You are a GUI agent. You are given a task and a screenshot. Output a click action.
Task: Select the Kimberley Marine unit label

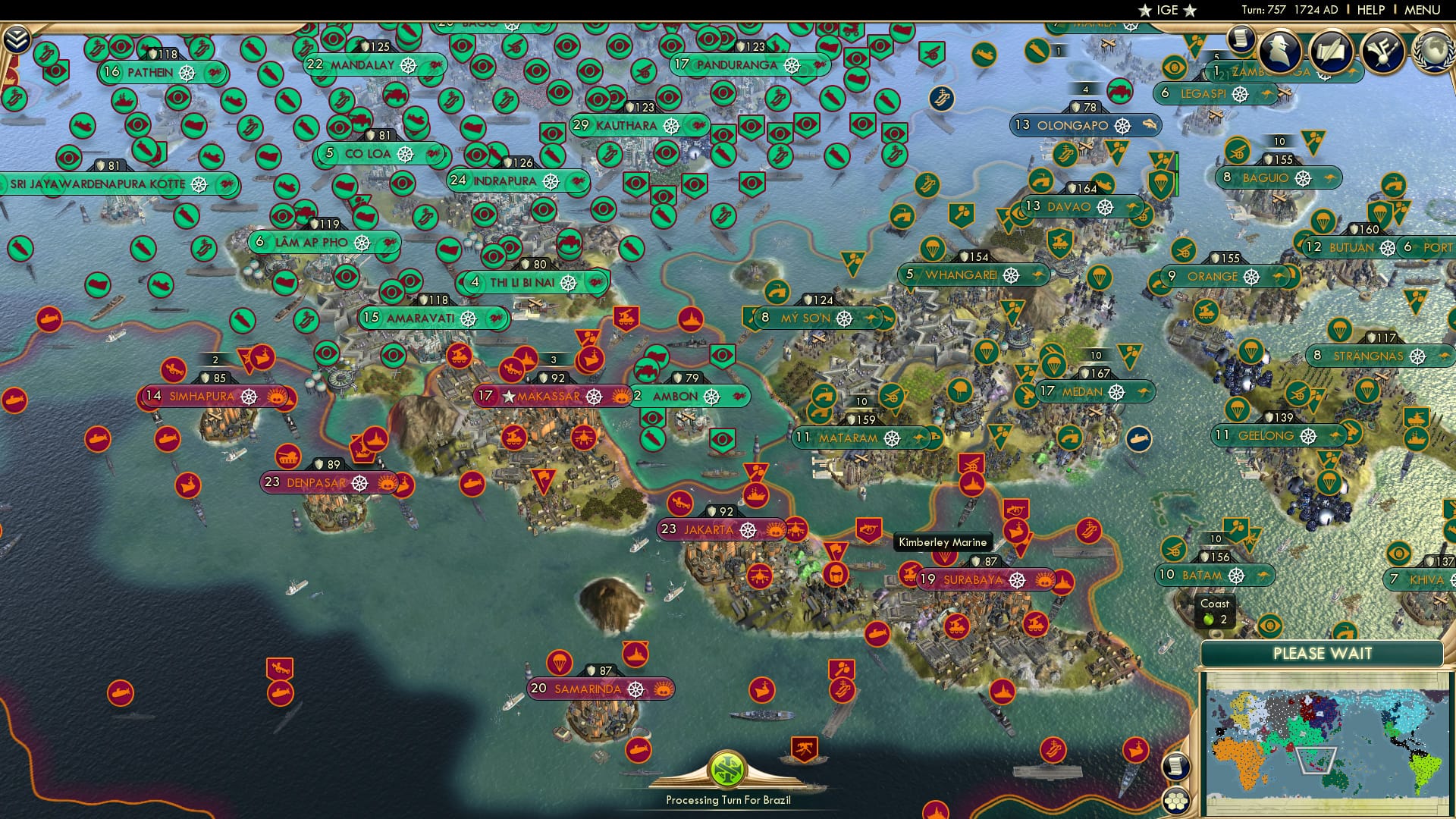(x=943, y=541)
